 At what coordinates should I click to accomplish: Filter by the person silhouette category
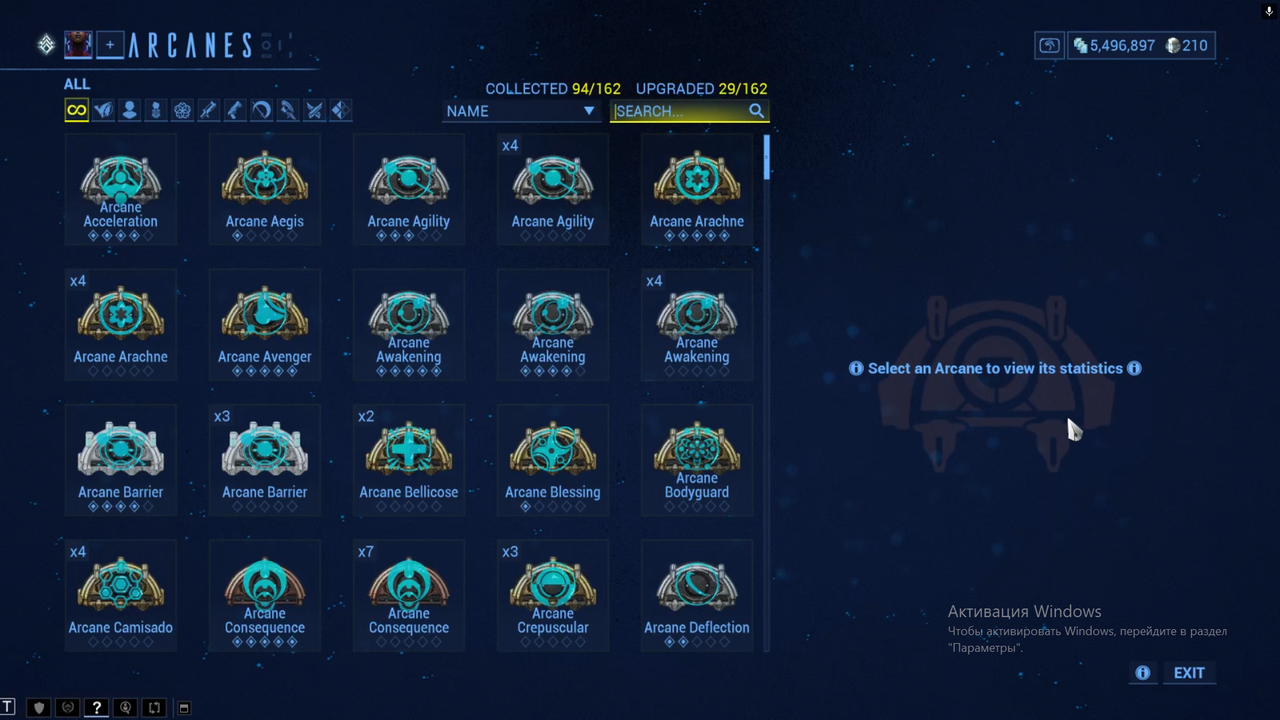[x=129, y=110]
